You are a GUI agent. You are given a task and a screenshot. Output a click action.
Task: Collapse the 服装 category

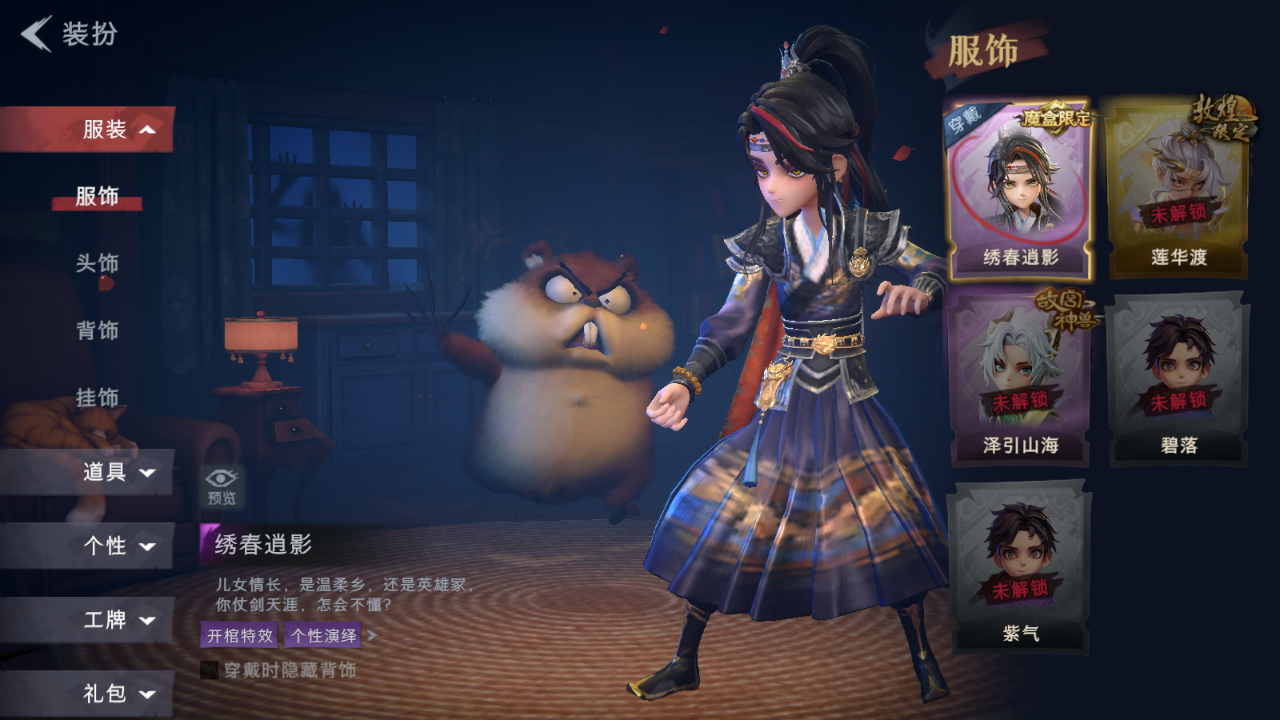click(x=118, y=129)
